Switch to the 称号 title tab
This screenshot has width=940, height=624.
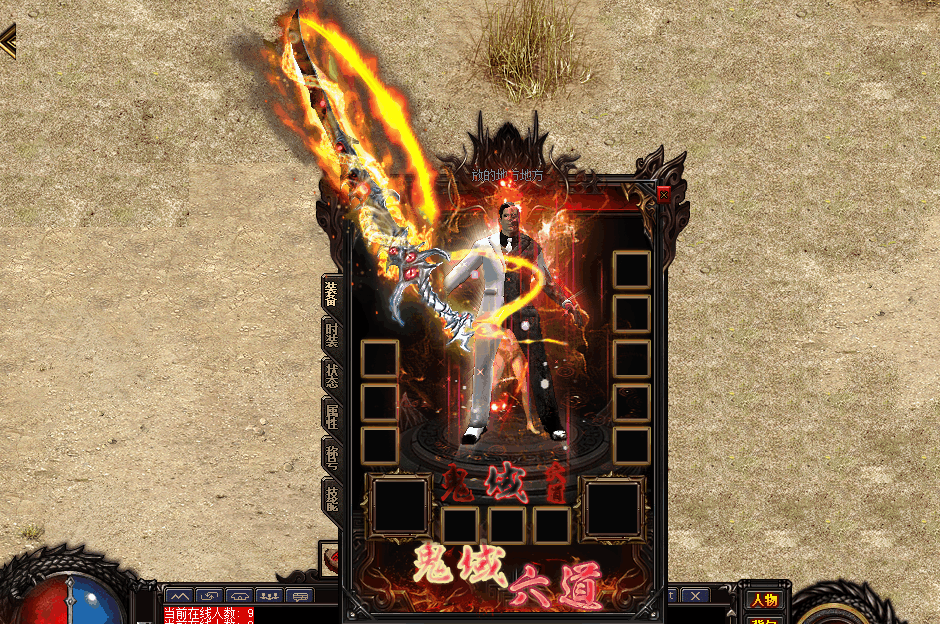[x=331, y=456]
